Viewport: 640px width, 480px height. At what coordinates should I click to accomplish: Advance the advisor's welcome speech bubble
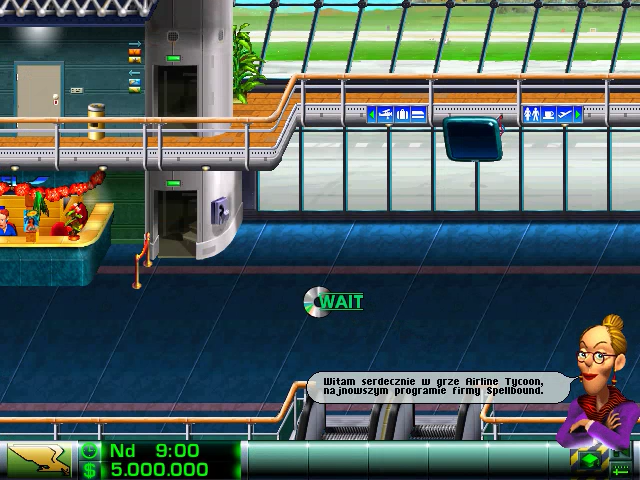[435, 386]
